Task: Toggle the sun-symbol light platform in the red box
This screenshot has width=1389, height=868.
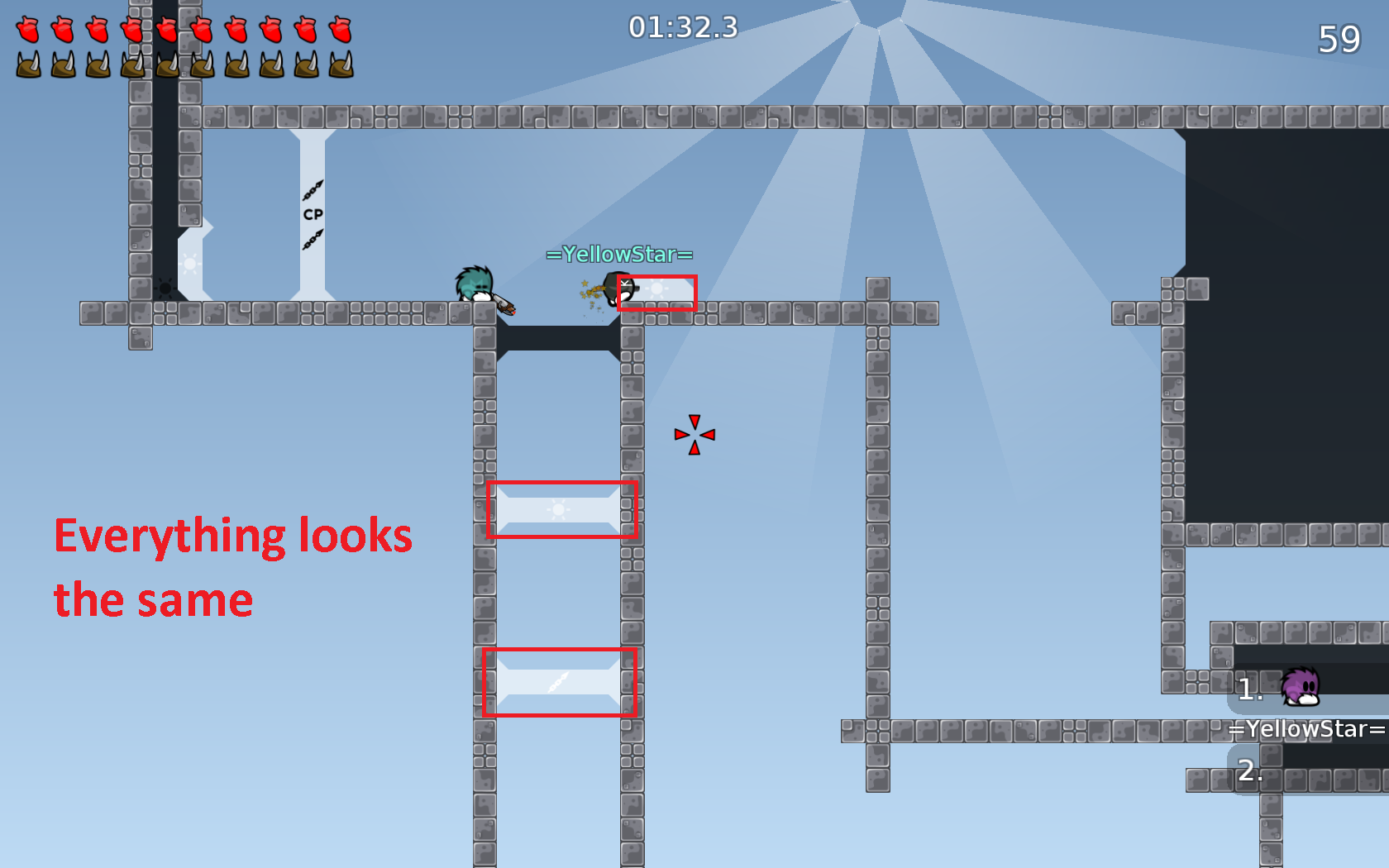Action: point(561,508)
